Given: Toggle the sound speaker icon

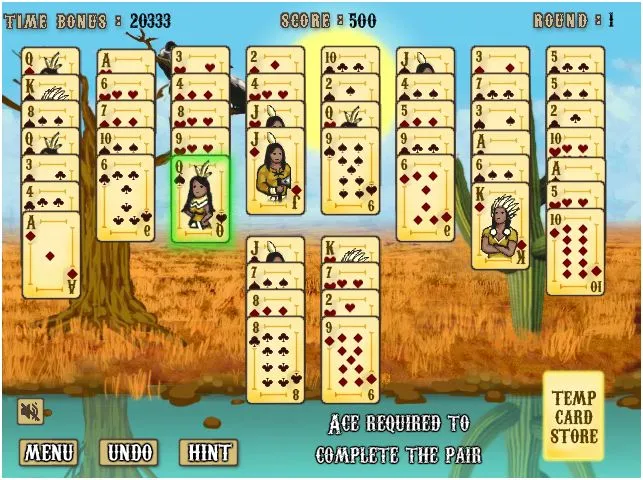Looking at the screenshot, I should 29,411.
